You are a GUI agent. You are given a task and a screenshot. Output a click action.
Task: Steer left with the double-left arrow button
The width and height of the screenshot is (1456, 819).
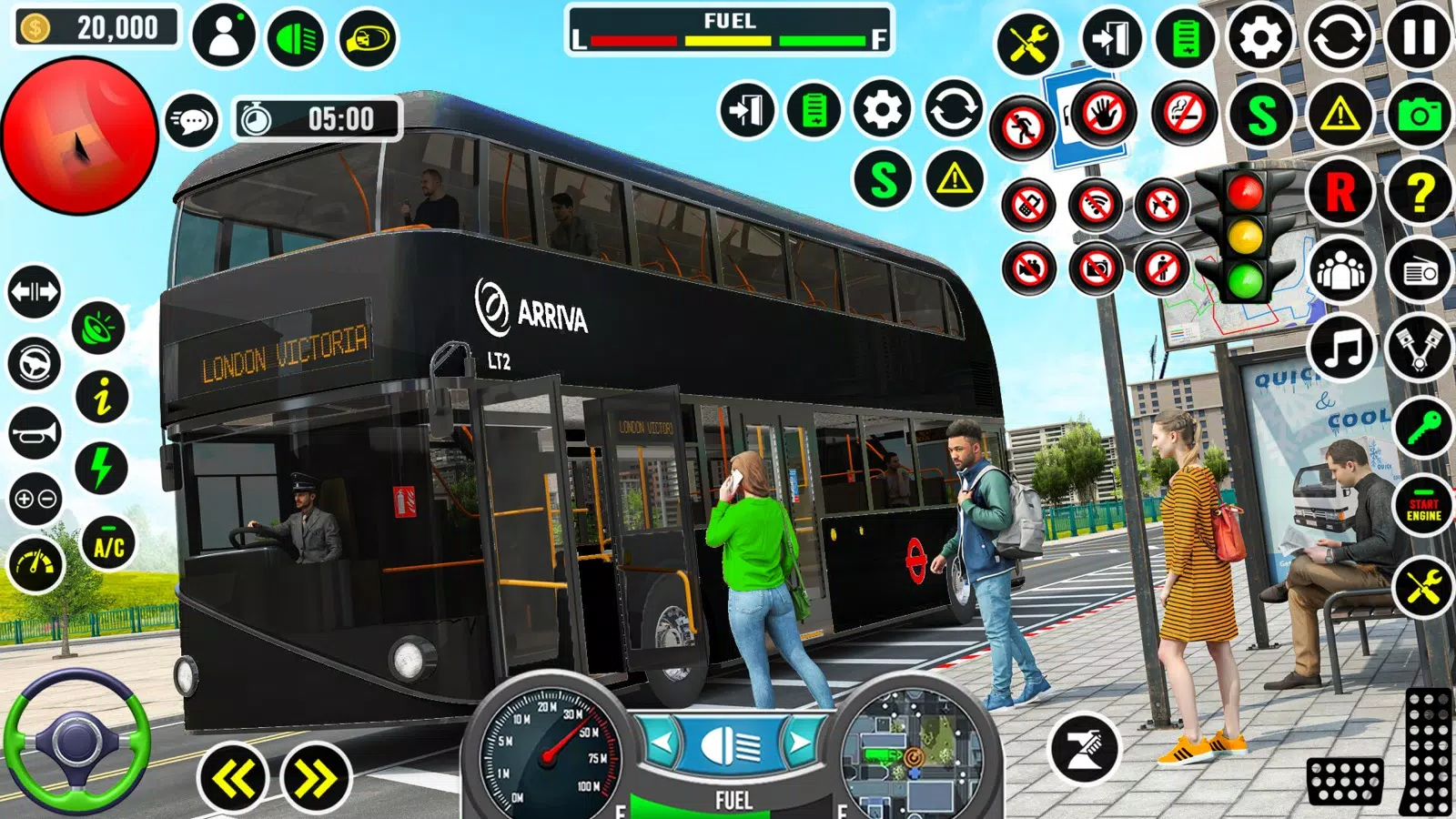(234, 779)
